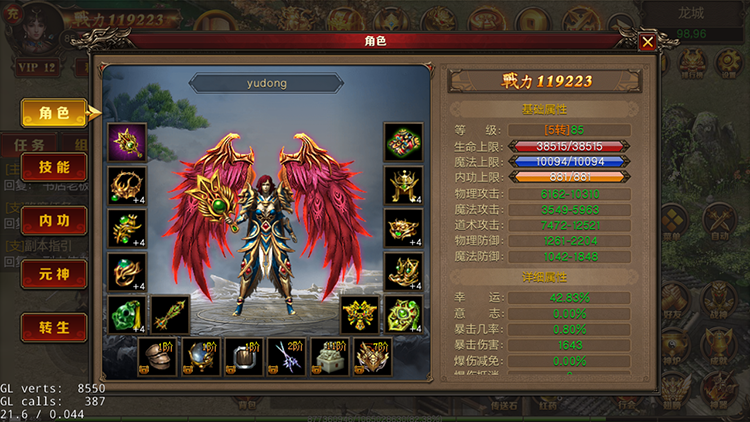Select the purple-background weapon slot

click(127, 143)
